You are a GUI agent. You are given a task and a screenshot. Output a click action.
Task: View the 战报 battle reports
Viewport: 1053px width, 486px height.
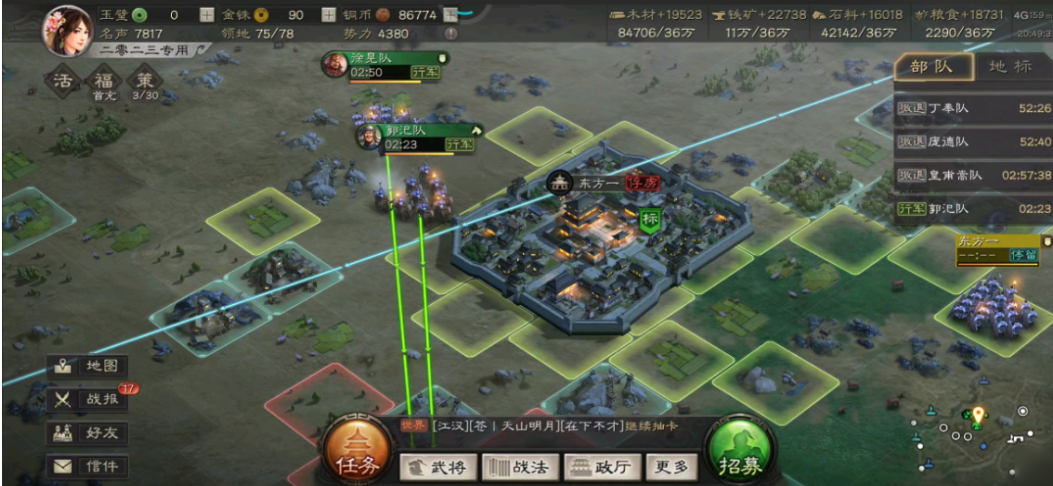click(89, 400)
